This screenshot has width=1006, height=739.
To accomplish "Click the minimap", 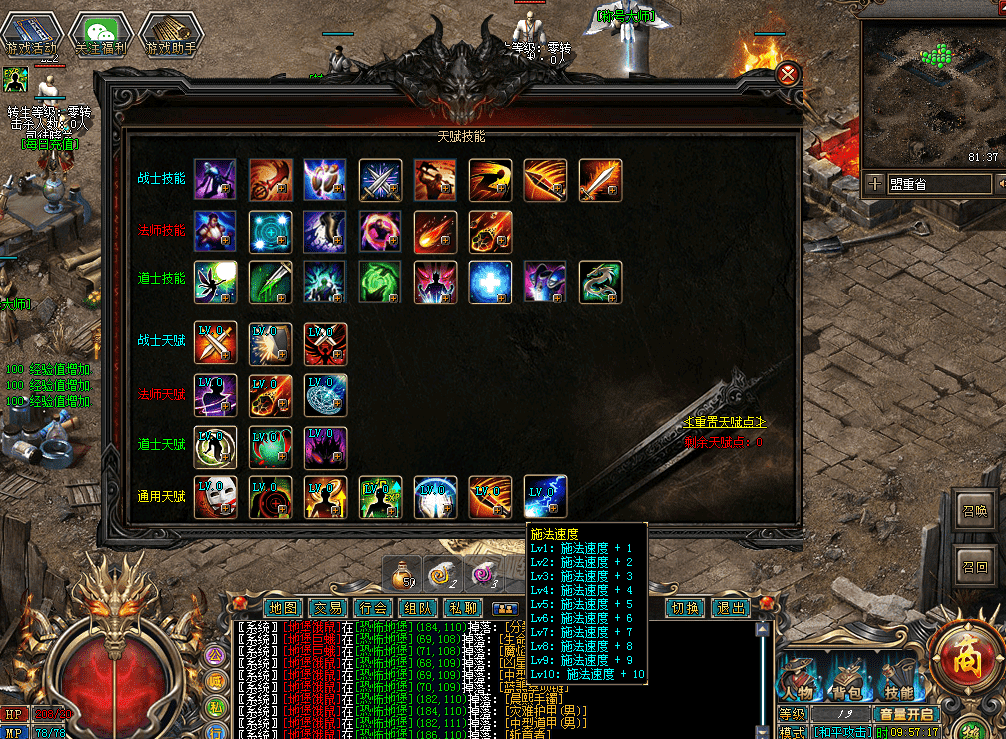I will pyautogui.click(x=930, y=95).
